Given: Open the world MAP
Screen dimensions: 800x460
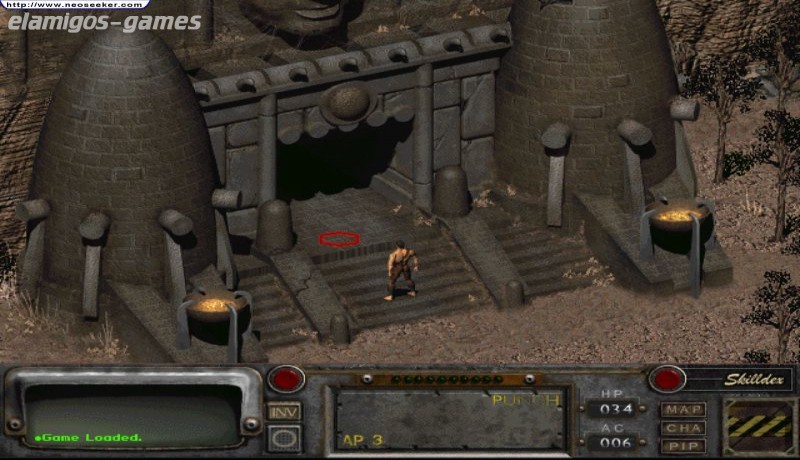Looking at the screenshot, I should tap(683, 410).
